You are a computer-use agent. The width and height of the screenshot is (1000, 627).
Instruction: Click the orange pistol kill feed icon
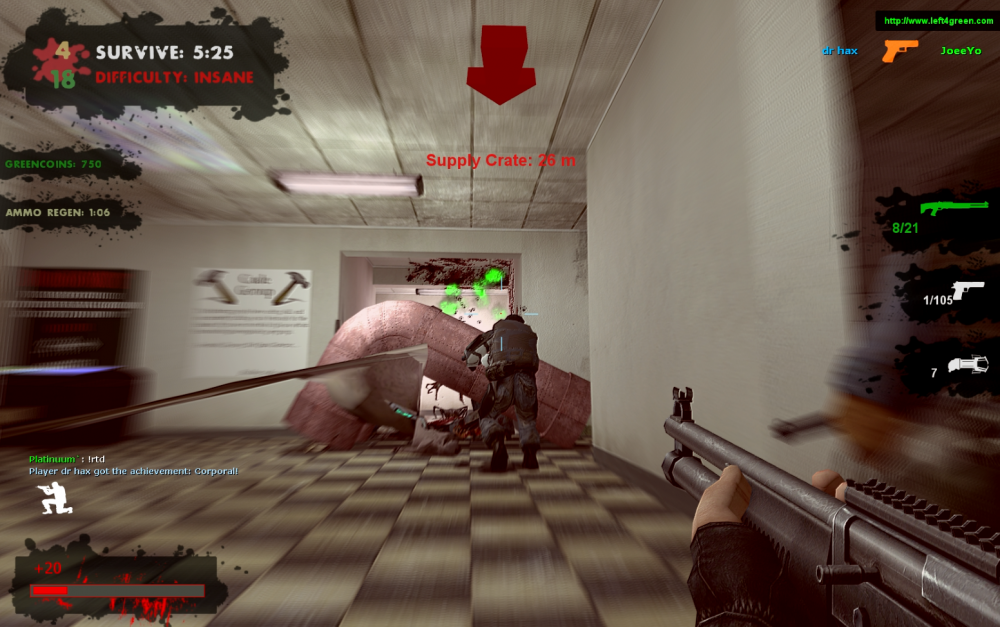(899, 49)
